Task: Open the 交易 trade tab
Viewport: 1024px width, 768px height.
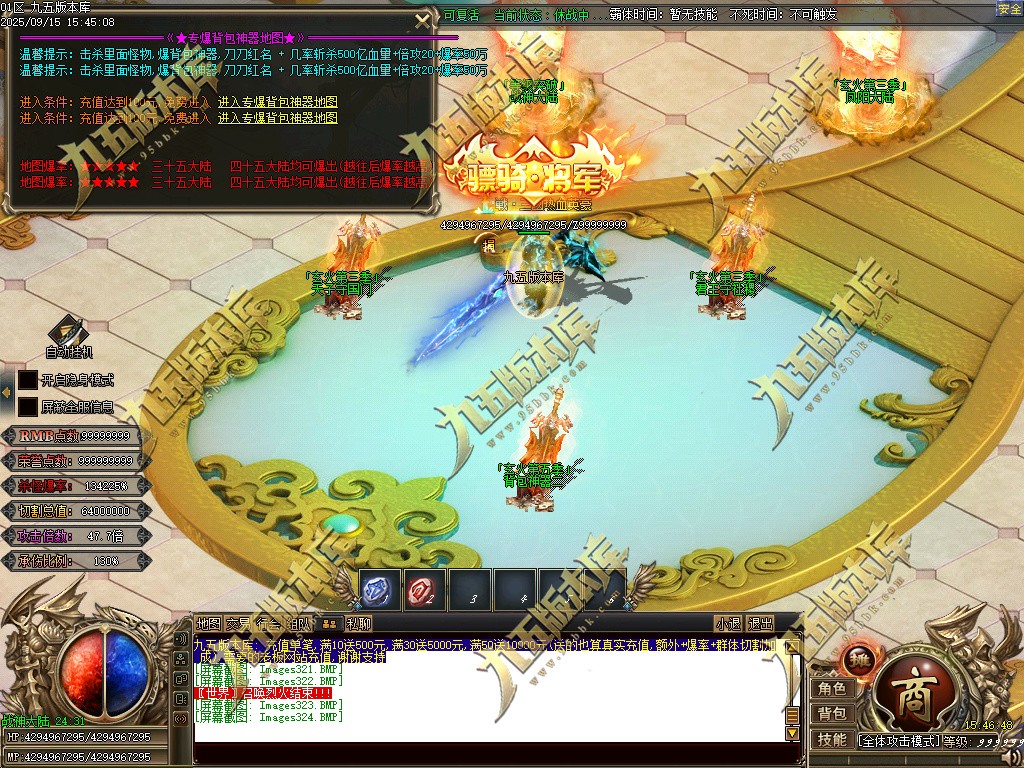Action: [238, 624]
